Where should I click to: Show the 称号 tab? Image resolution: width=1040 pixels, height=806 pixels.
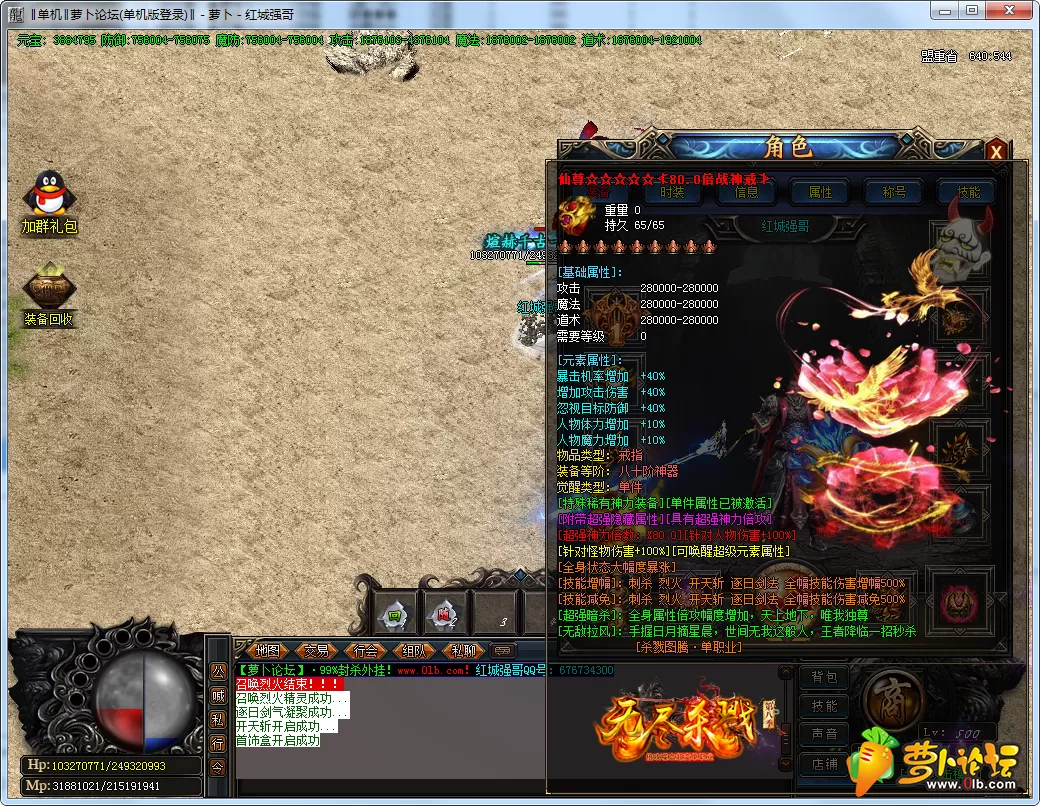(893, 192)
